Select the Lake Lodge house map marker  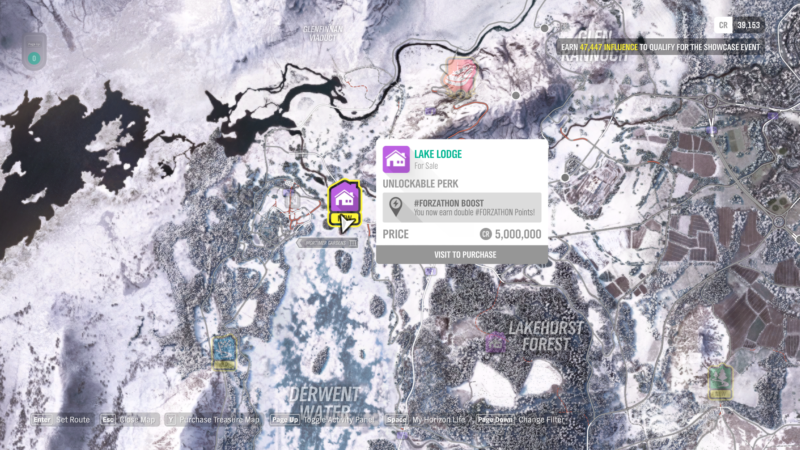344,197
